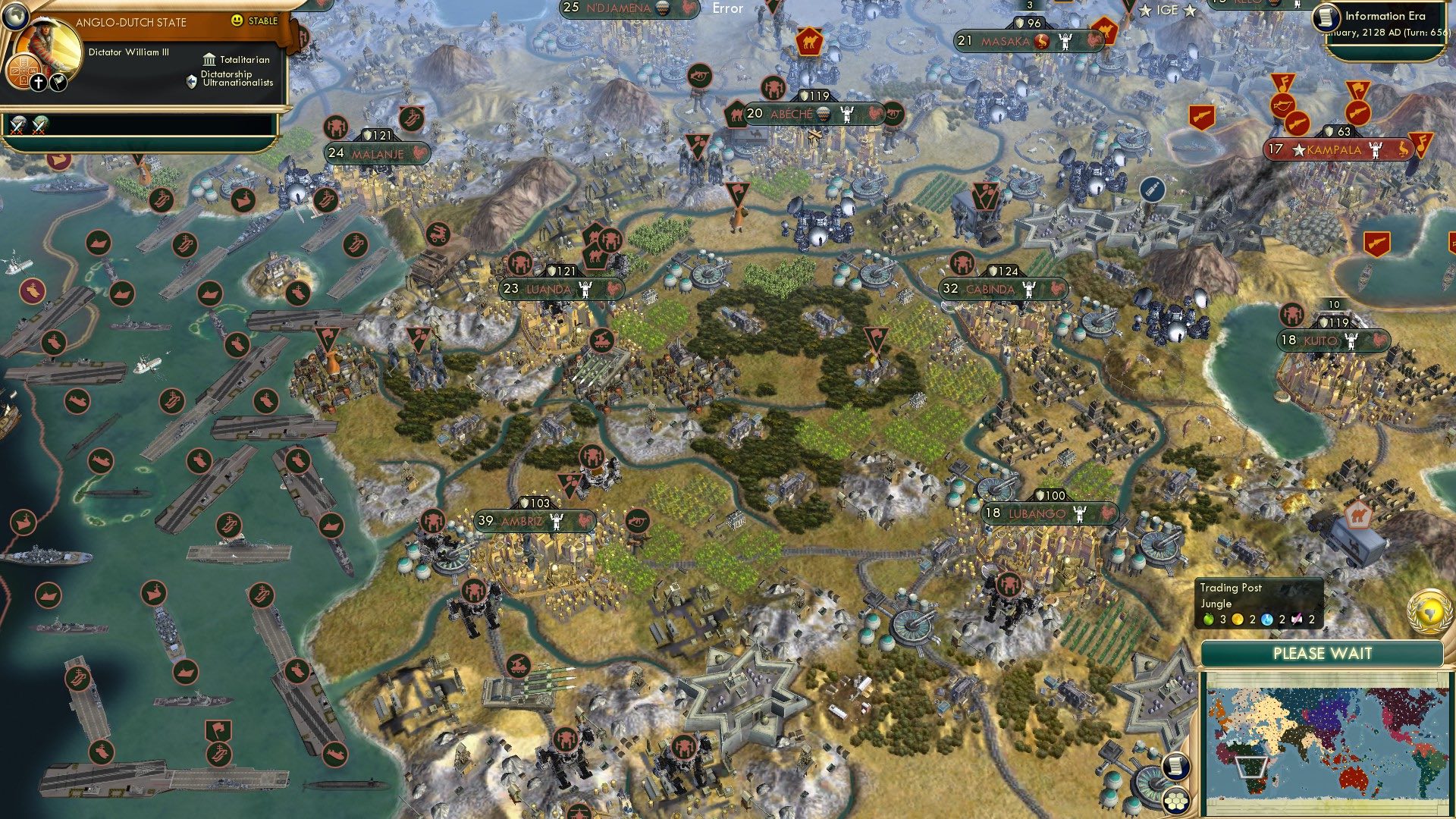Click the white flag icon beside the cross icon

coord(58,83)
